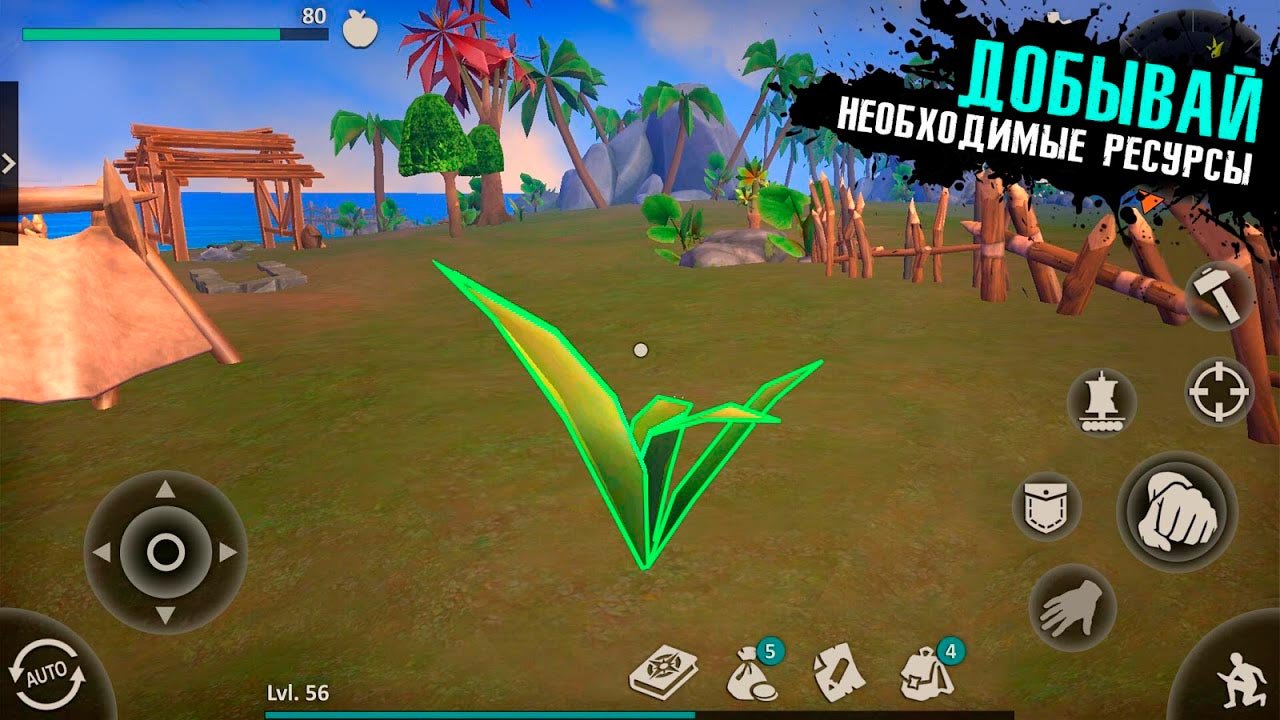The width and height of the screenshot is (1280, 720).
Task: Open the pocket quick-slot button
Action: [x=1046, y=506]
